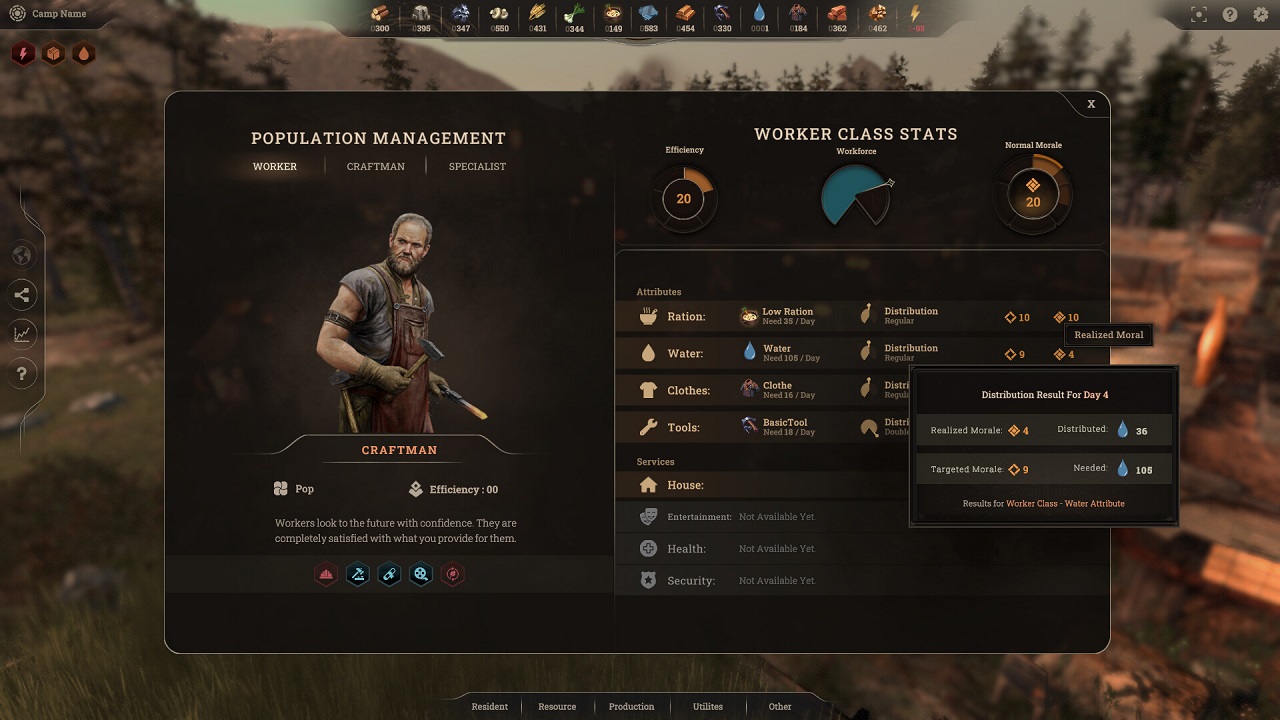The image size is (1280, 720).
Task: Open the share network sidebar button
Action: point(22,295)
